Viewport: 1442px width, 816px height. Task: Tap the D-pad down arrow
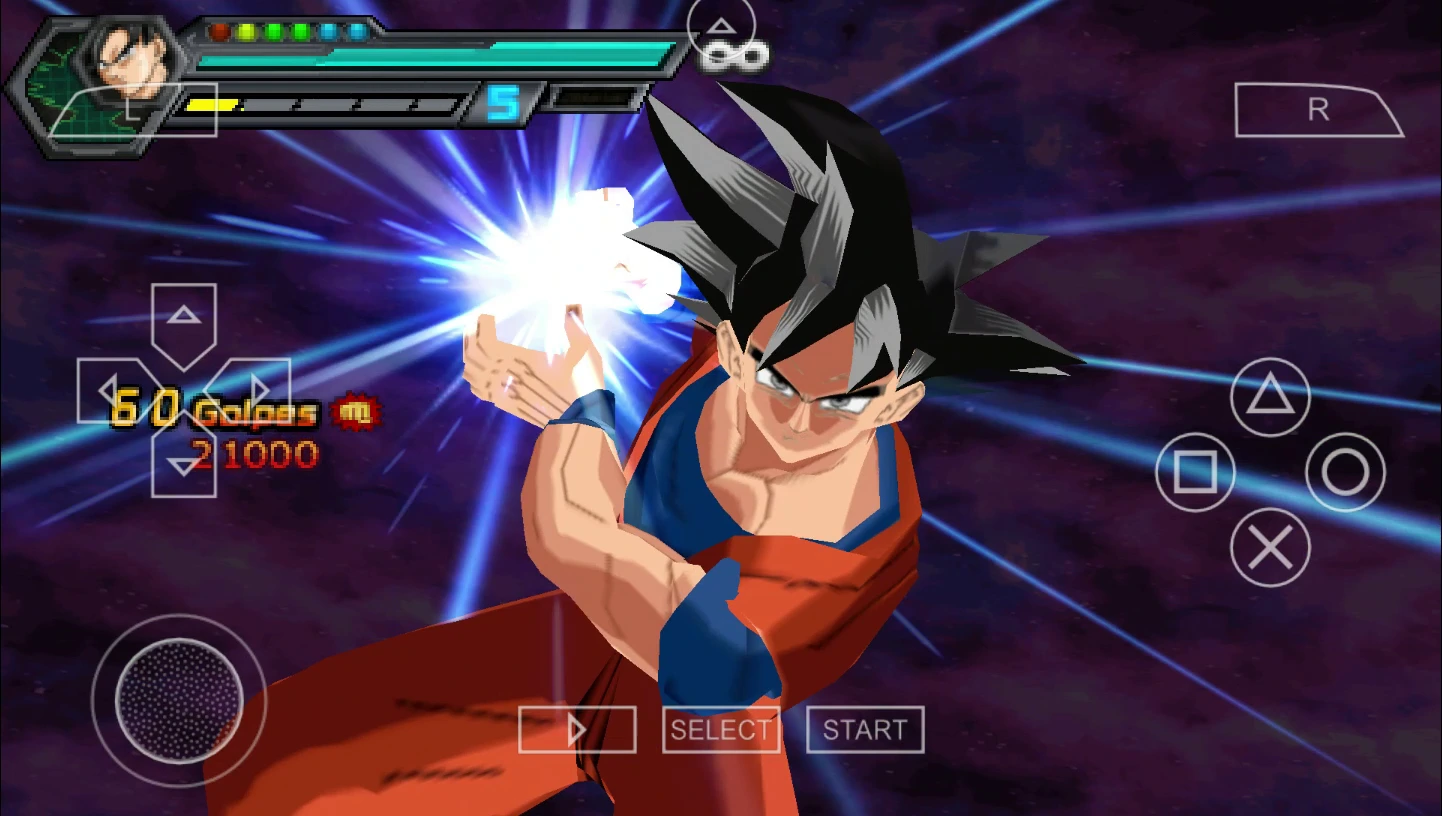[x=184, y=463]
